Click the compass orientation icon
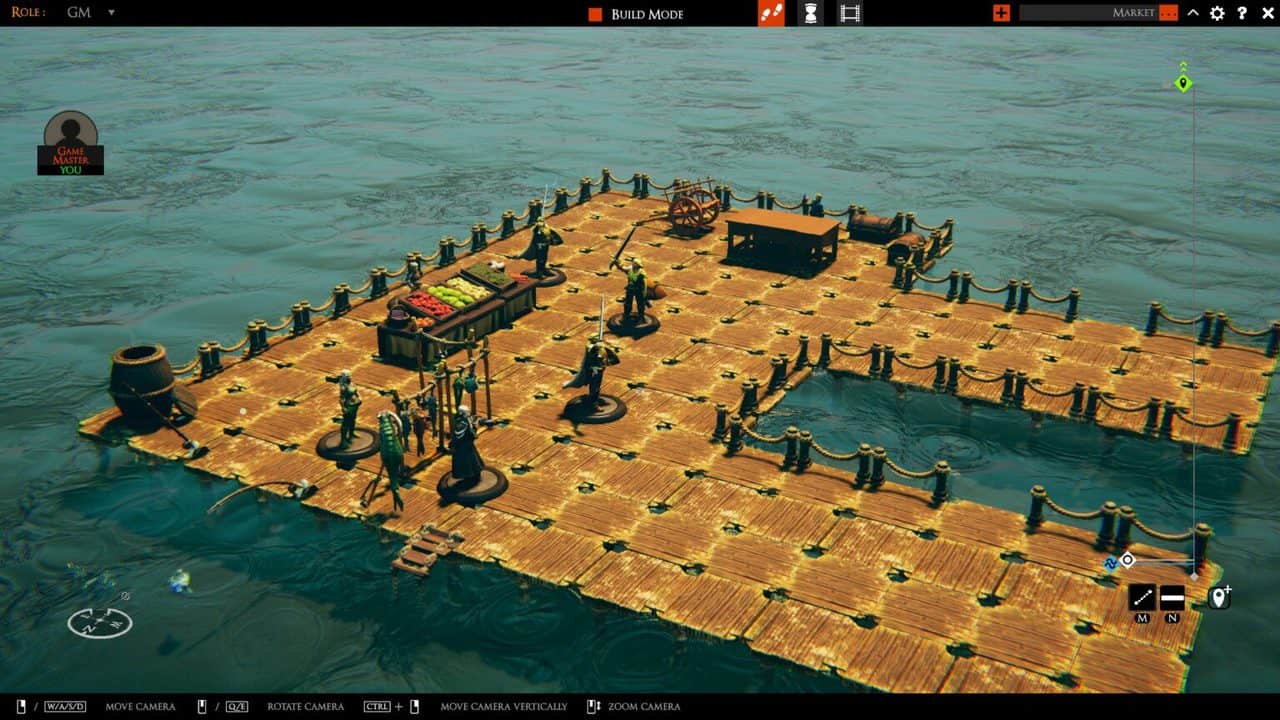The image size is (1280, 720). 100,622
